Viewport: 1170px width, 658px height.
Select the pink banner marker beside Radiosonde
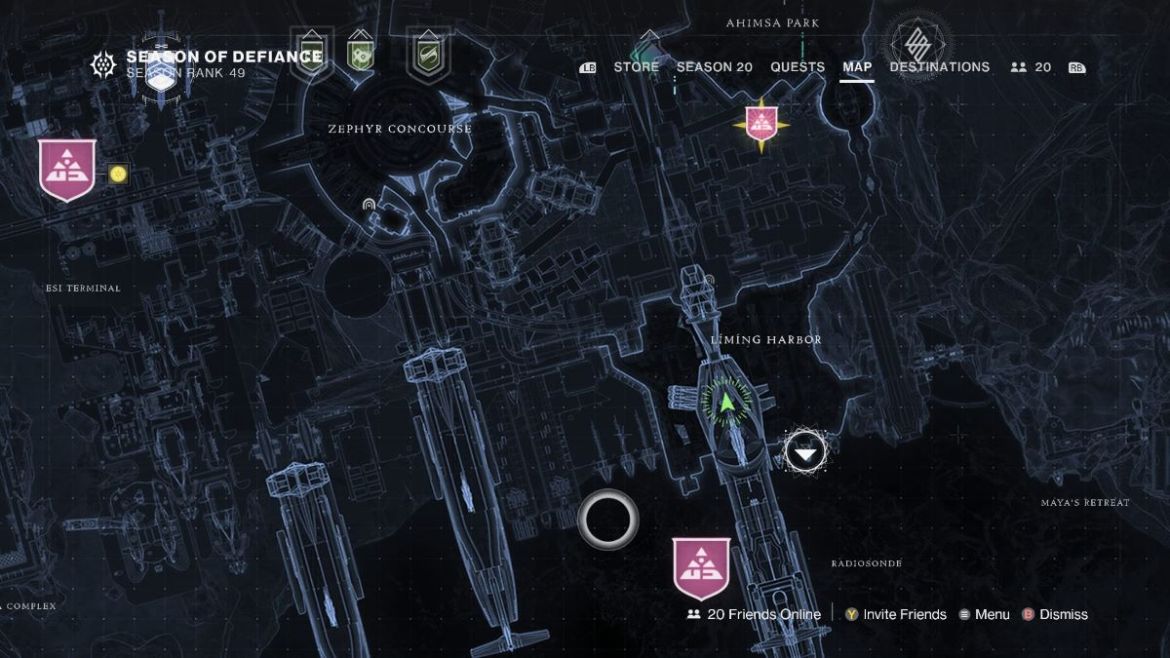tap(701, 567)
